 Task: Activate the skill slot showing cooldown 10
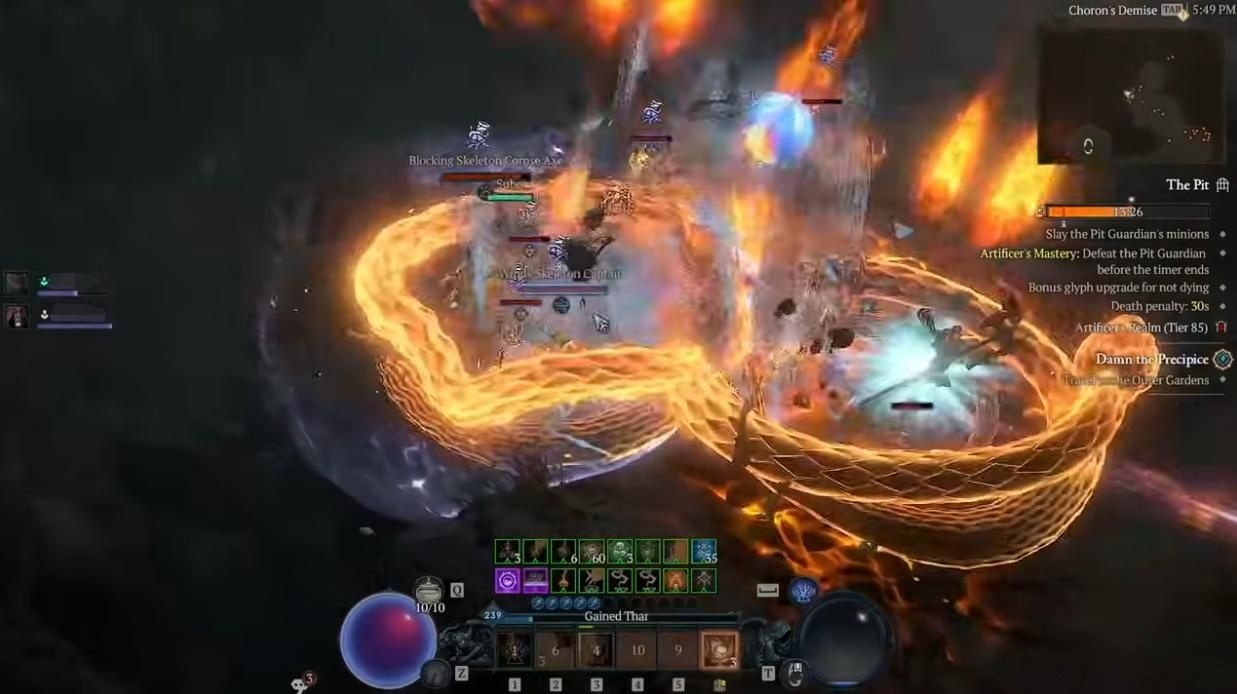(637, 650)
